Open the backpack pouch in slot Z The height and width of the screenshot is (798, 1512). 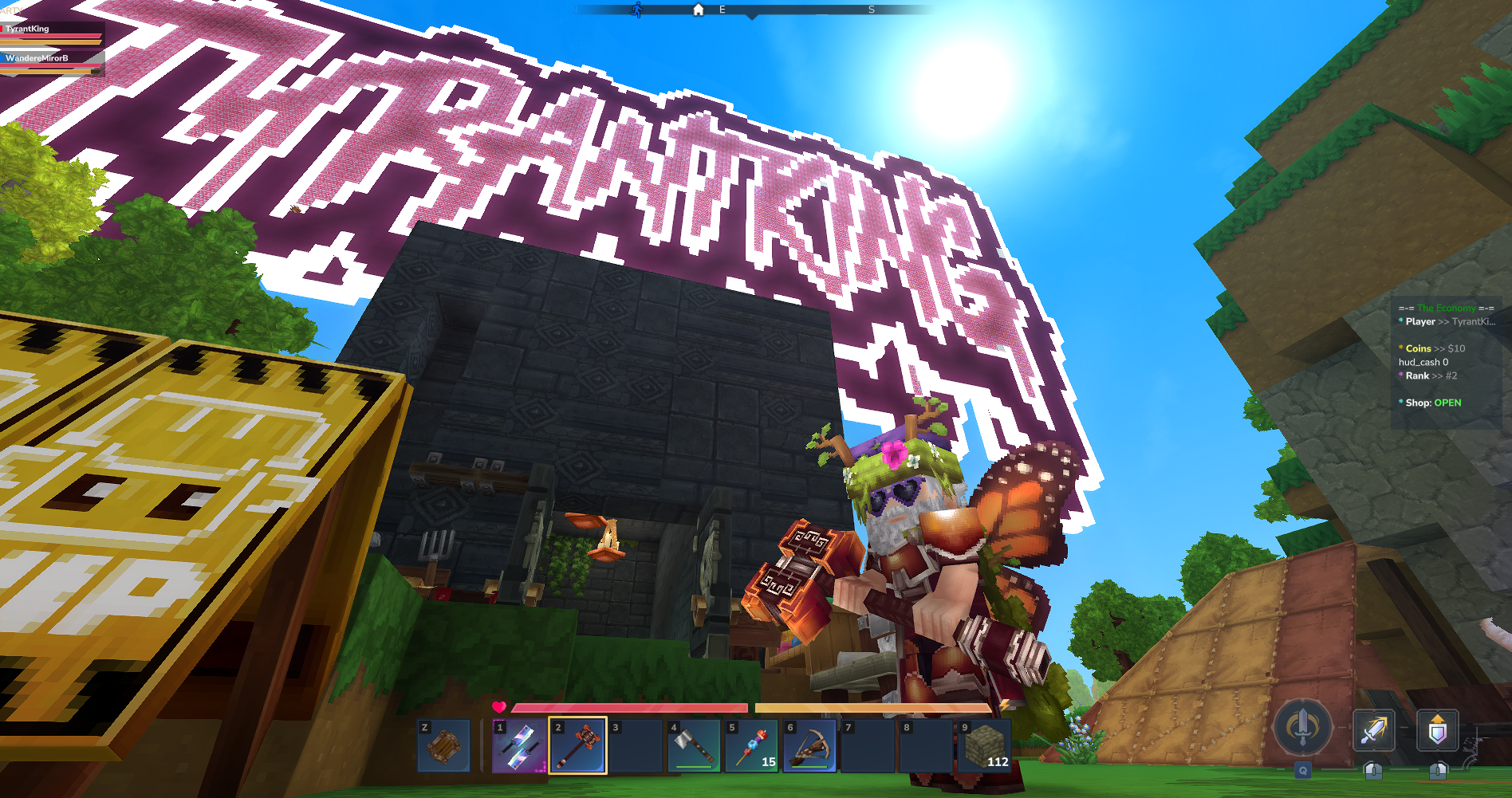coord(443,746)
